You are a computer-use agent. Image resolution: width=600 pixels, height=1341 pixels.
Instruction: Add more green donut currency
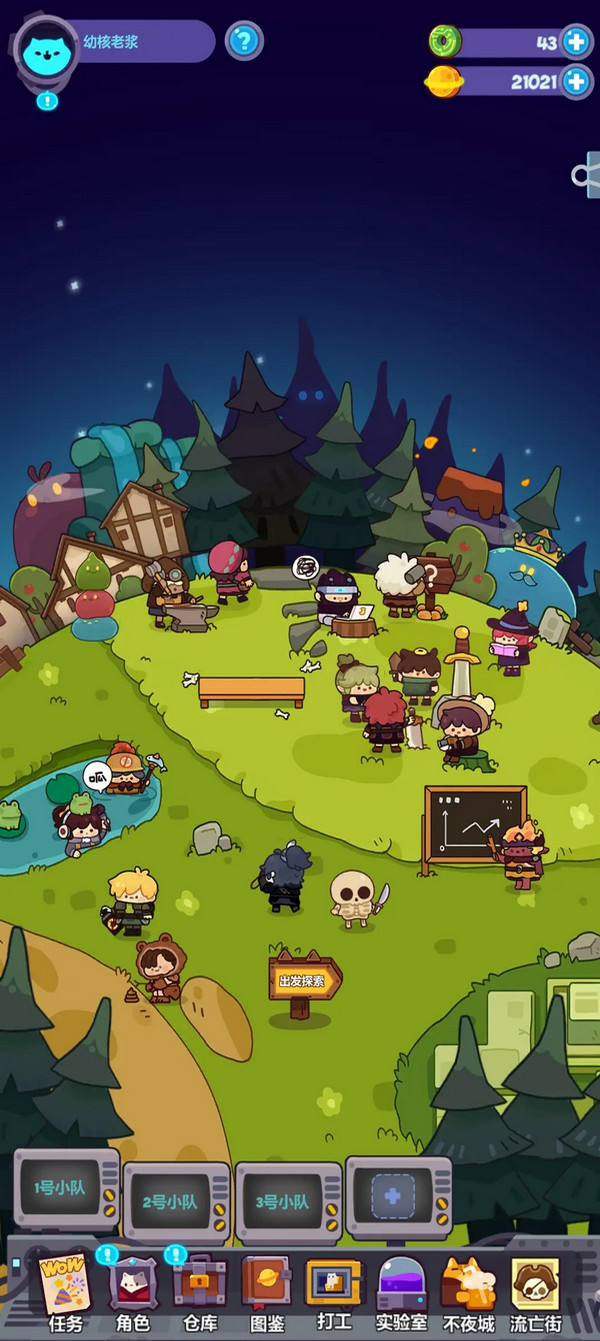[x=576, y=42]
